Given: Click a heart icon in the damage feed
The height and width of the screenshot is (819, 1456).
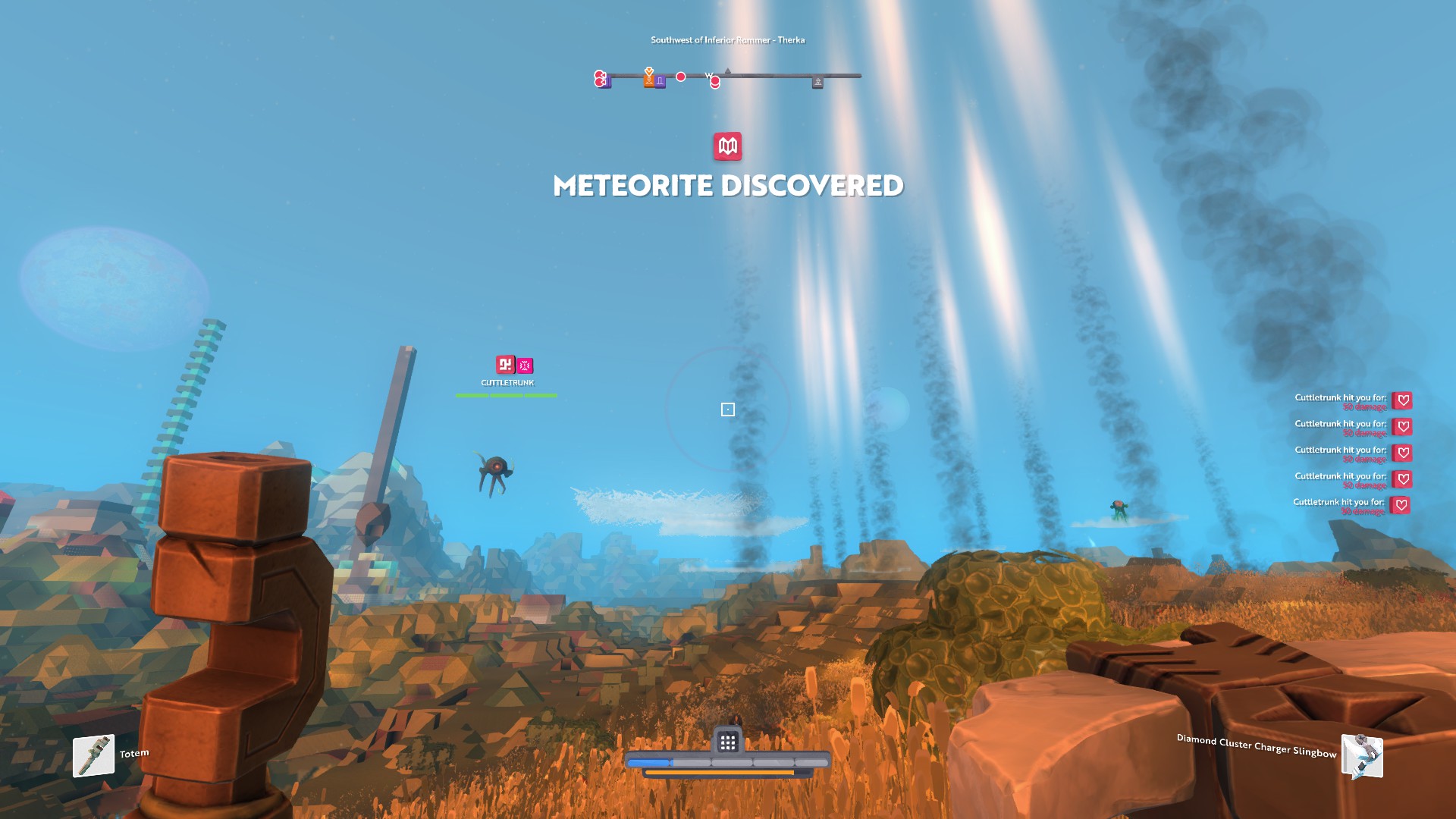Looking at the screenshot, I should (1402, 400).
